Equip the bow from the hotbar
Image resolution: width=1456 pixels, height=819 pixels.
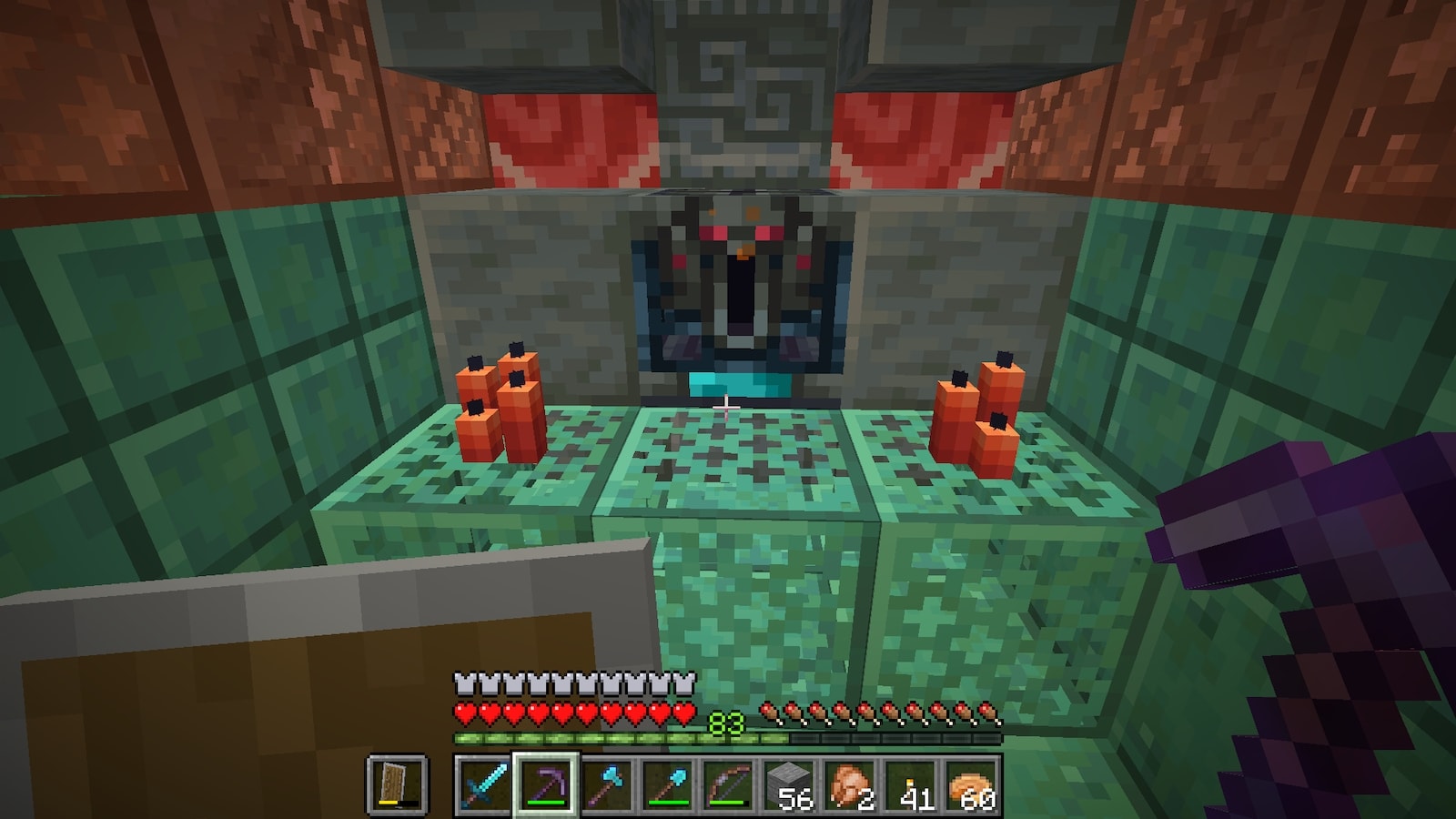[726, 784]
